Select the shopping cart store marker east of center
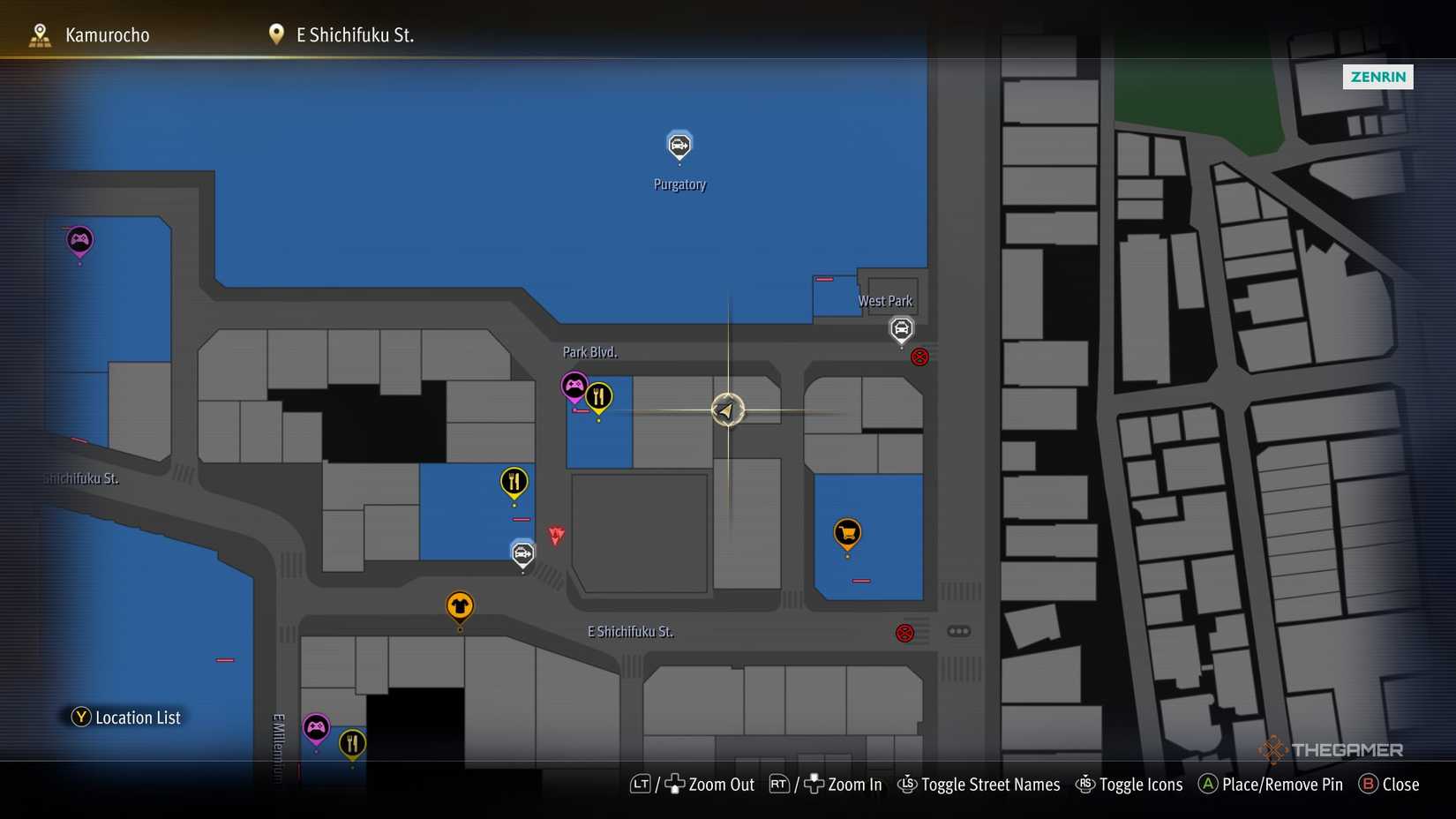Viewport: 1456px width, 819px height. pyautogui.click(x=846, y=532)
